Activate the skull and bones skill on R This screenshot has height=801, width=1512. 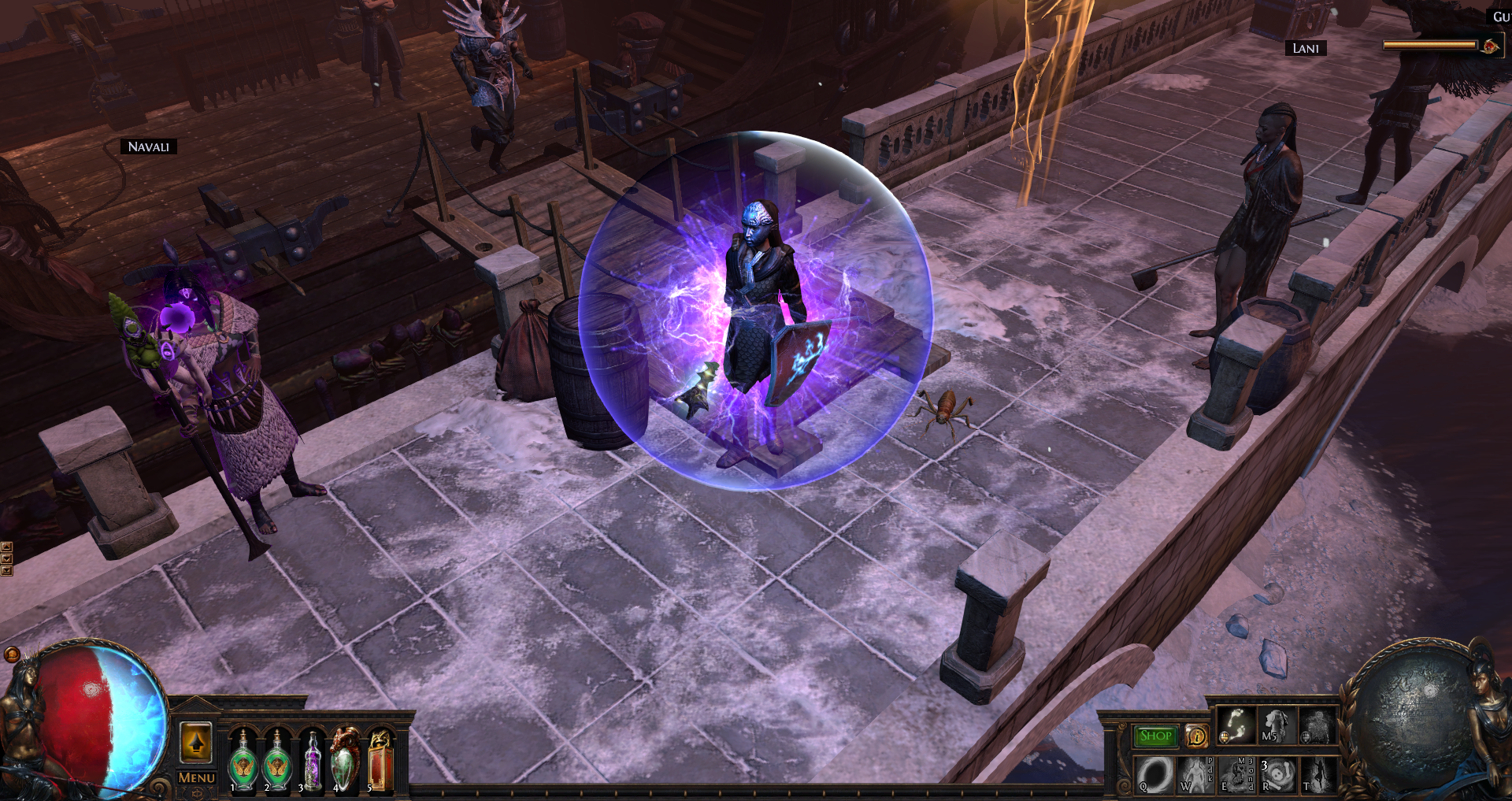1277,774
